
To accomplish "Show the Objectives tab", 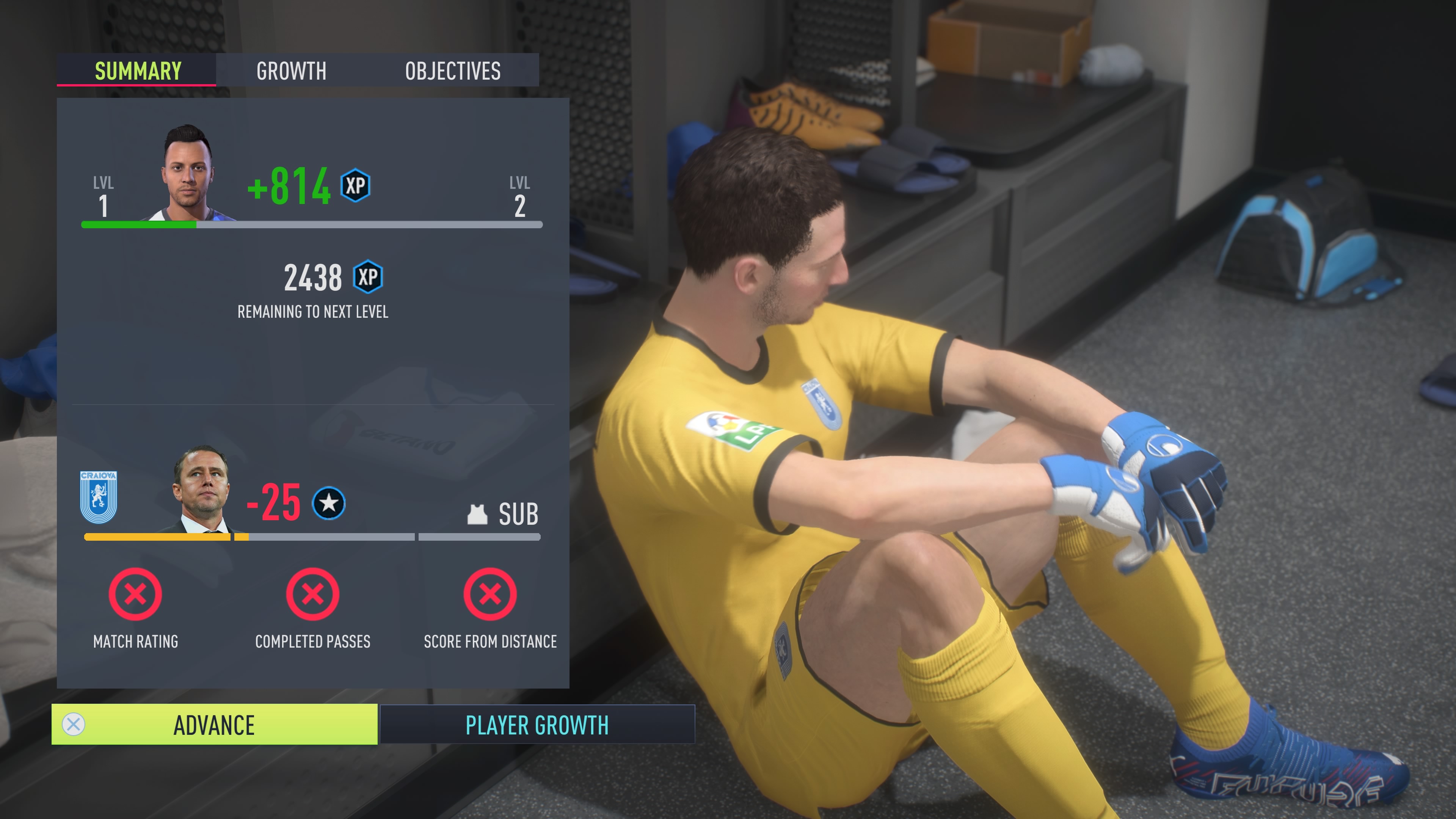I will pos(453,71).
